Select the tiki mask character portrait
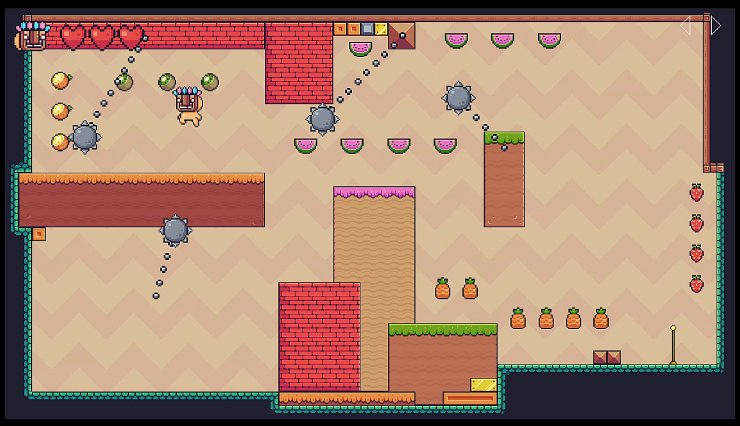The width and height of the screenshot is (740, 426). click(x=32, y=36)
